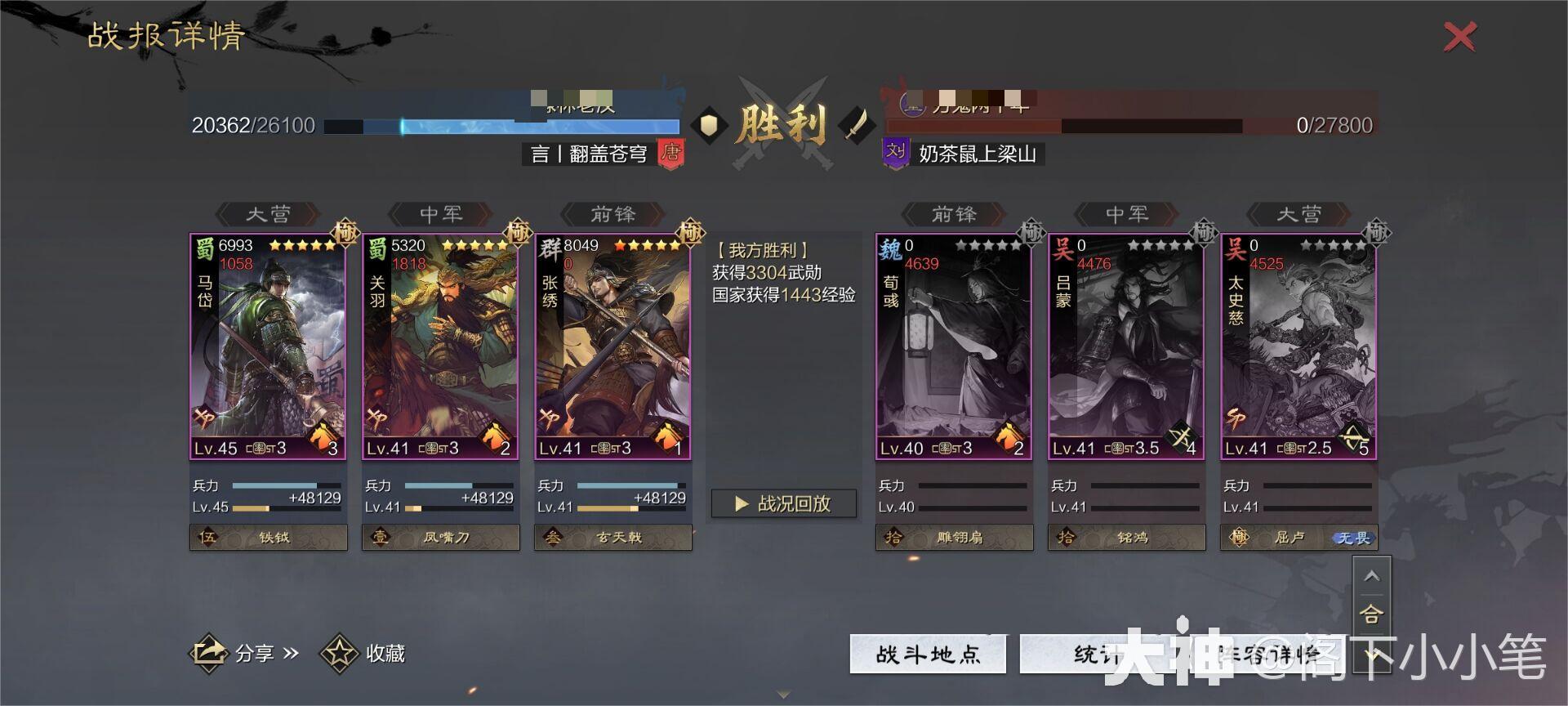Start 战况回放 battle replay

pos(783,504)
